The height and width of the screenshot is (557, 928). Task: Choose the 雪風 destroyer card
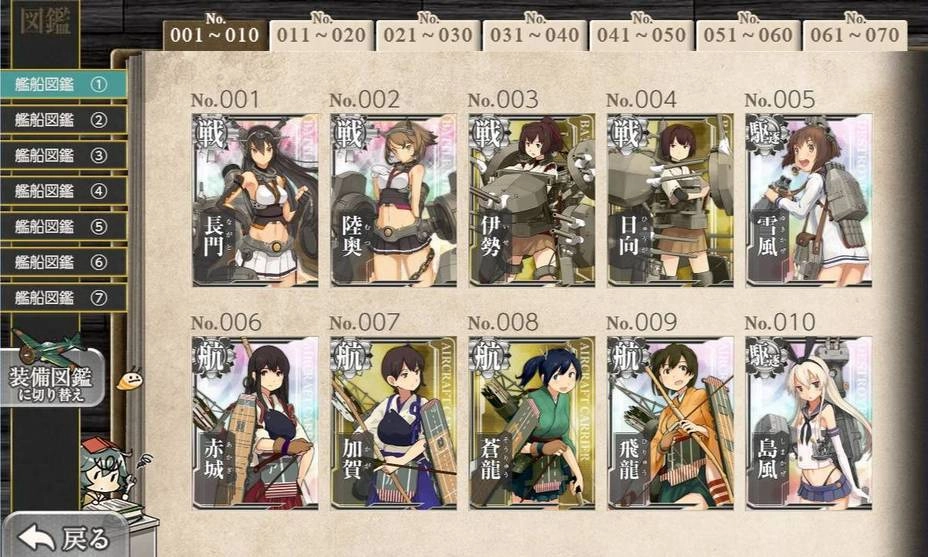tap(808, 200)
